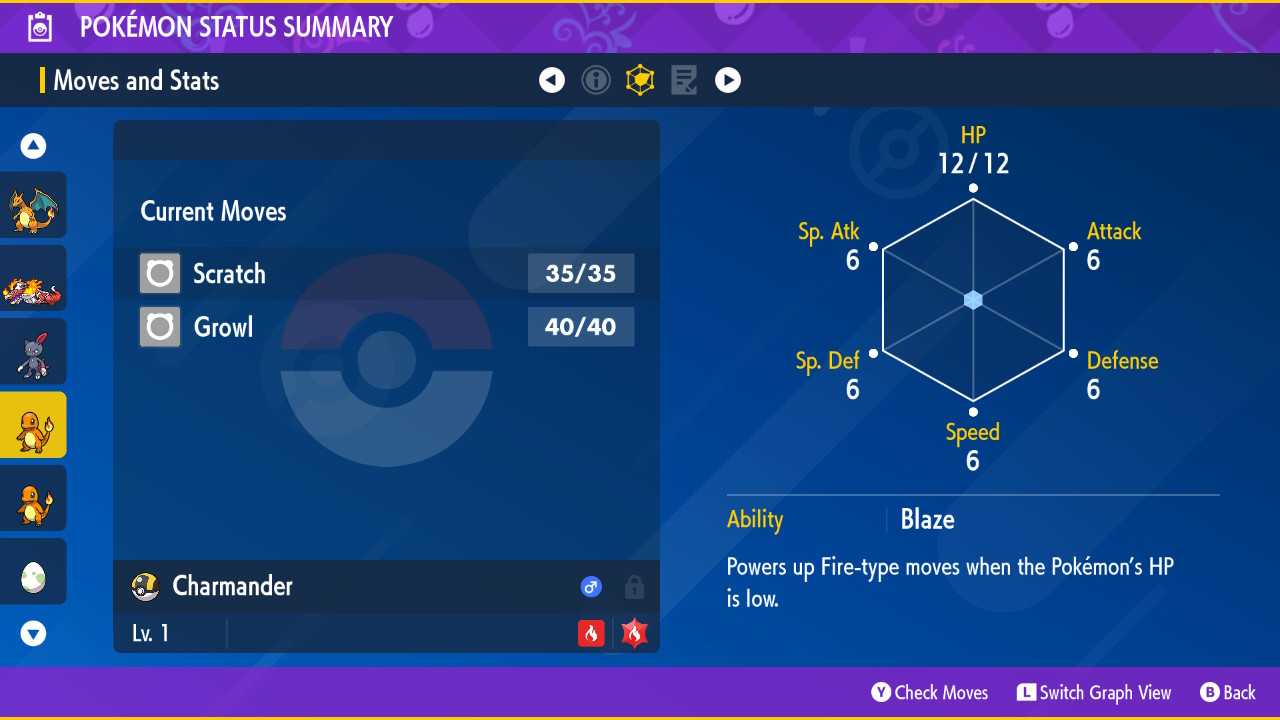Image resolution: width=1280 pixels, height=720 pixels.
Task: Open the Charmander status tab via info icon
Action: tap(596, 80)
